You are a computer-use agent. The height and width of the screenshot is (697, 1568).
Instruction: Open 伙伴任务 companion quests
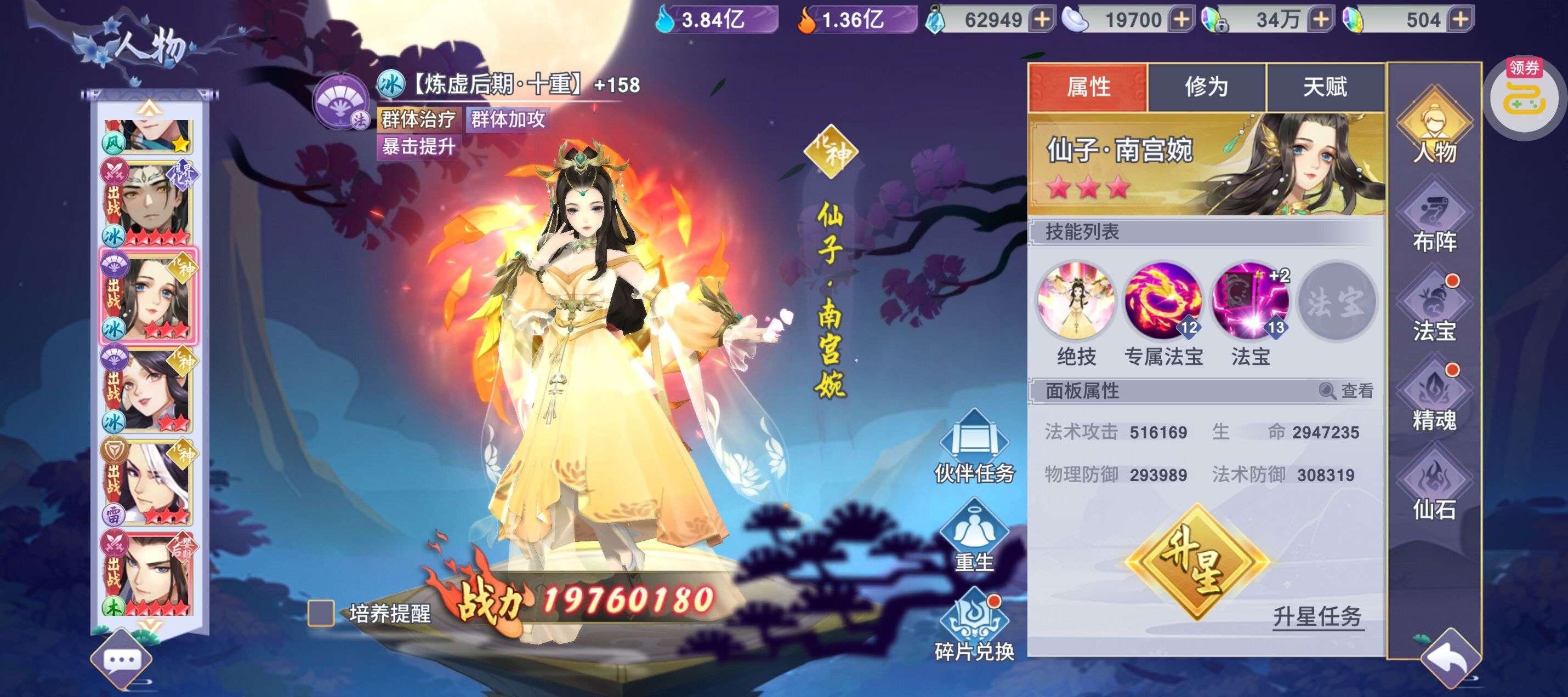tap(974, 447)
